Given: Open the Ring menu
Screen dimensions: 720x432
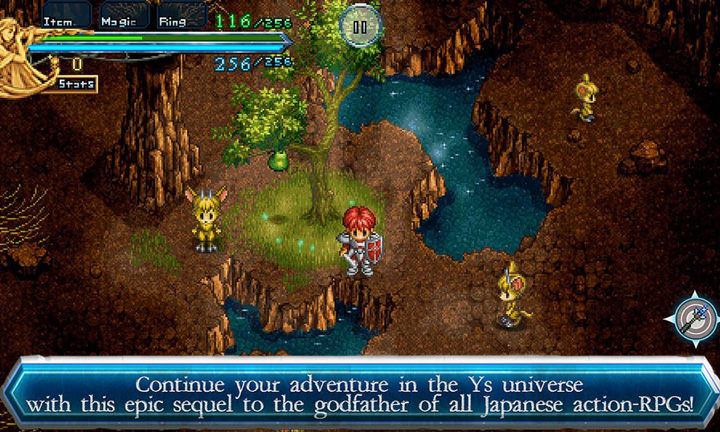Looking at the screenshot, I should tap(177, 17).
